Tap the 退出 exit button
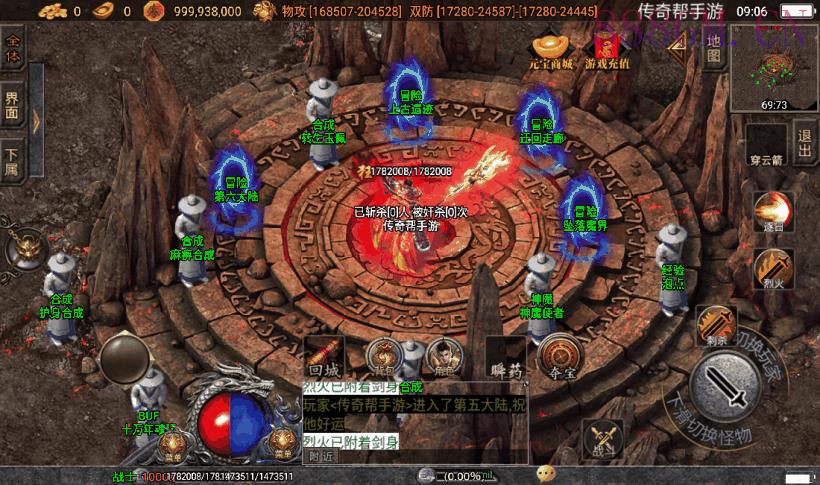This screenshot has height=485, width=820. 803,137
